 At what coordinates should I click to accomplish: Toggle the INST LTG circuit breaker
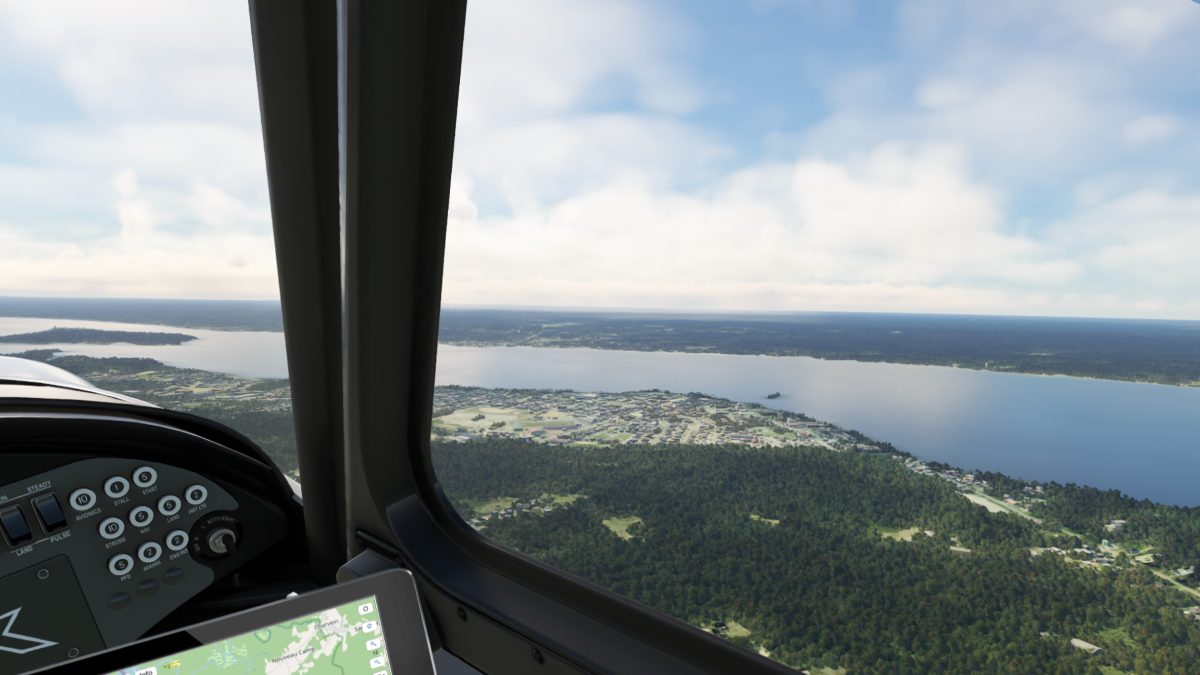click(x=196, y=495)
